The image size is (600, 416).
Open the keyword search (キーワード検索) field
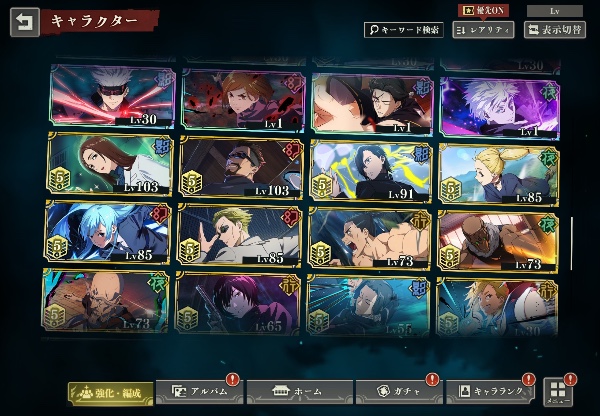pyautogui.click(x=403, y=30)
